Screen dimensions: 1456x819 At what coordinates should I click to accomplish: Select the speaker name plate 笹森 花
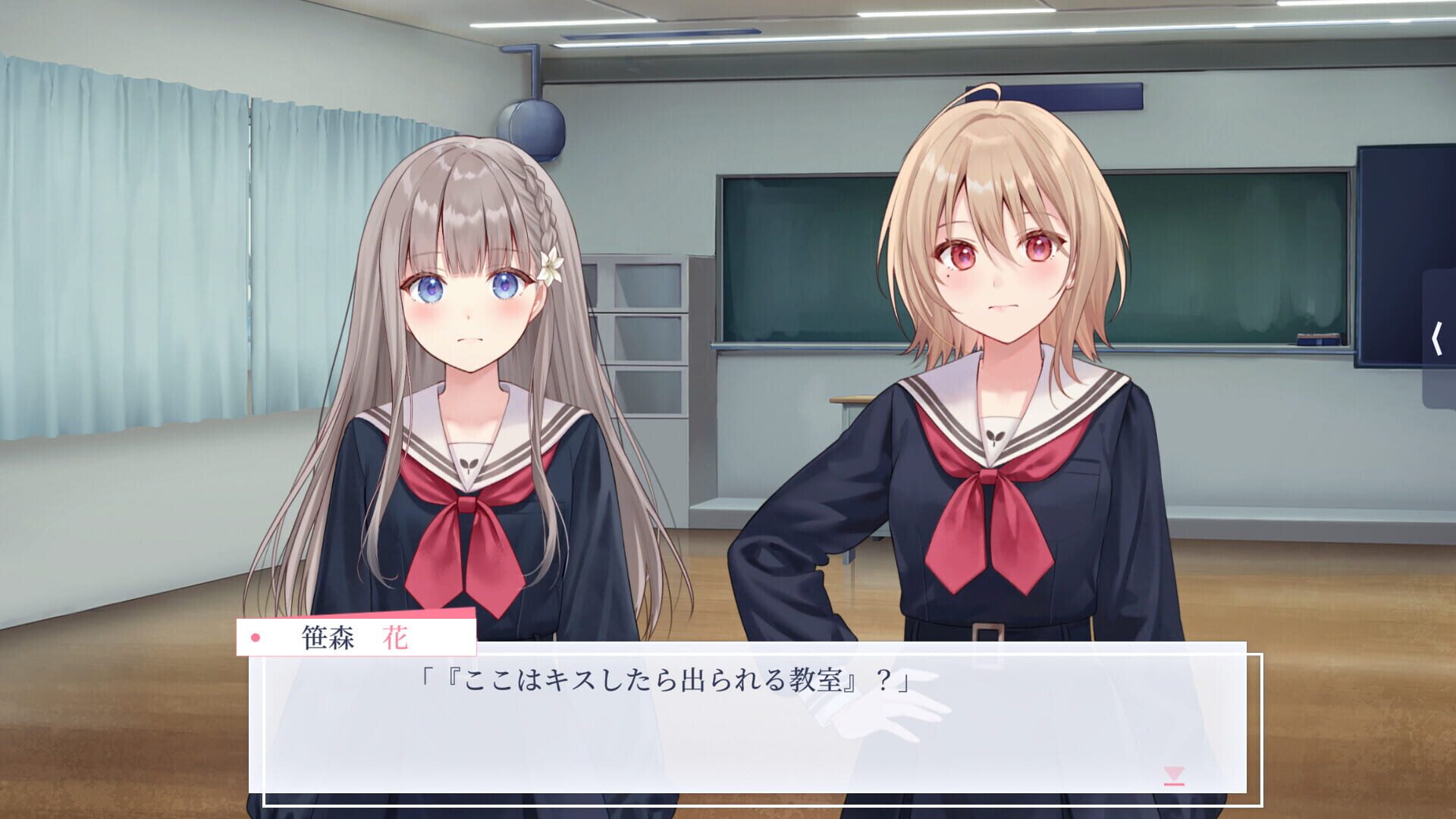356,638
